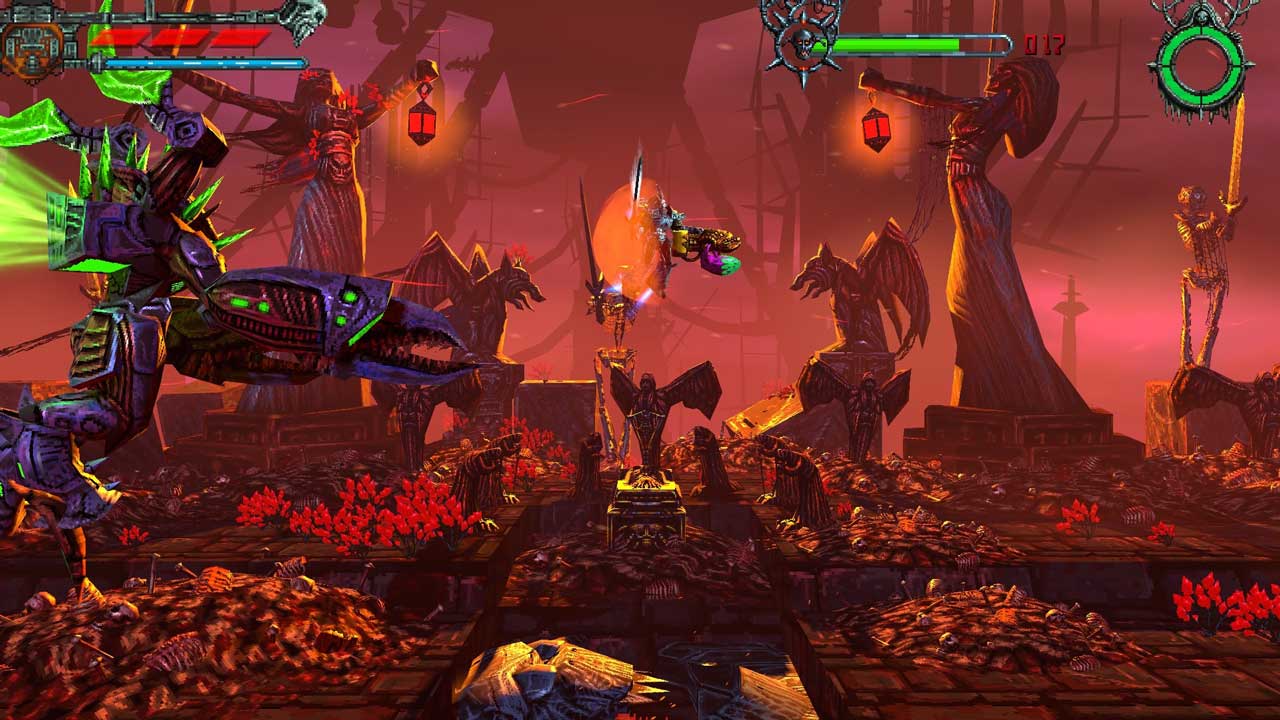Click the player portrait emblem
Viewport: 1280px width, 720px height.
(32, 46)
